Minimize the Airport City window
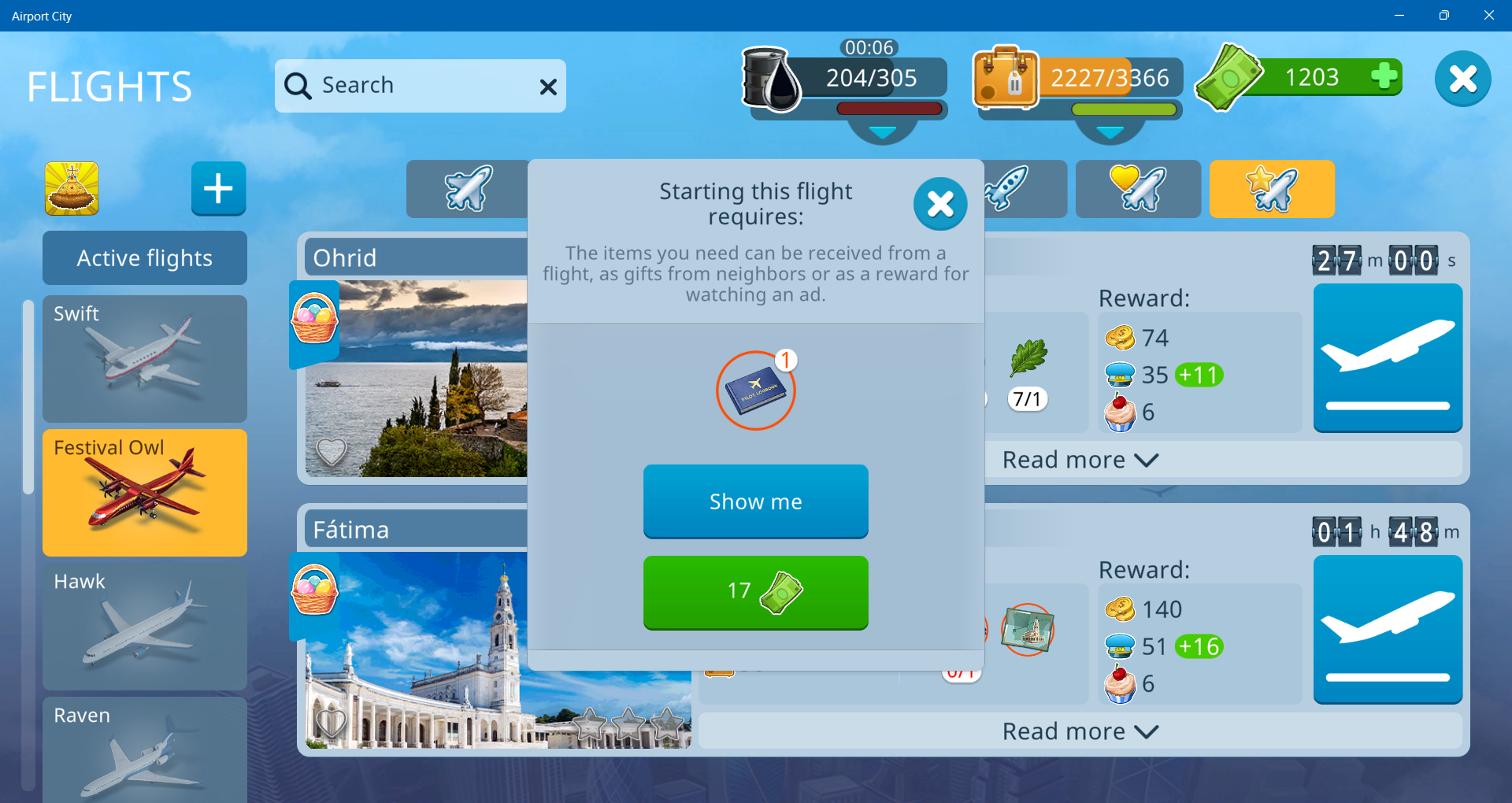This screenshot has height=803, width=1512. coord(1399,16)
